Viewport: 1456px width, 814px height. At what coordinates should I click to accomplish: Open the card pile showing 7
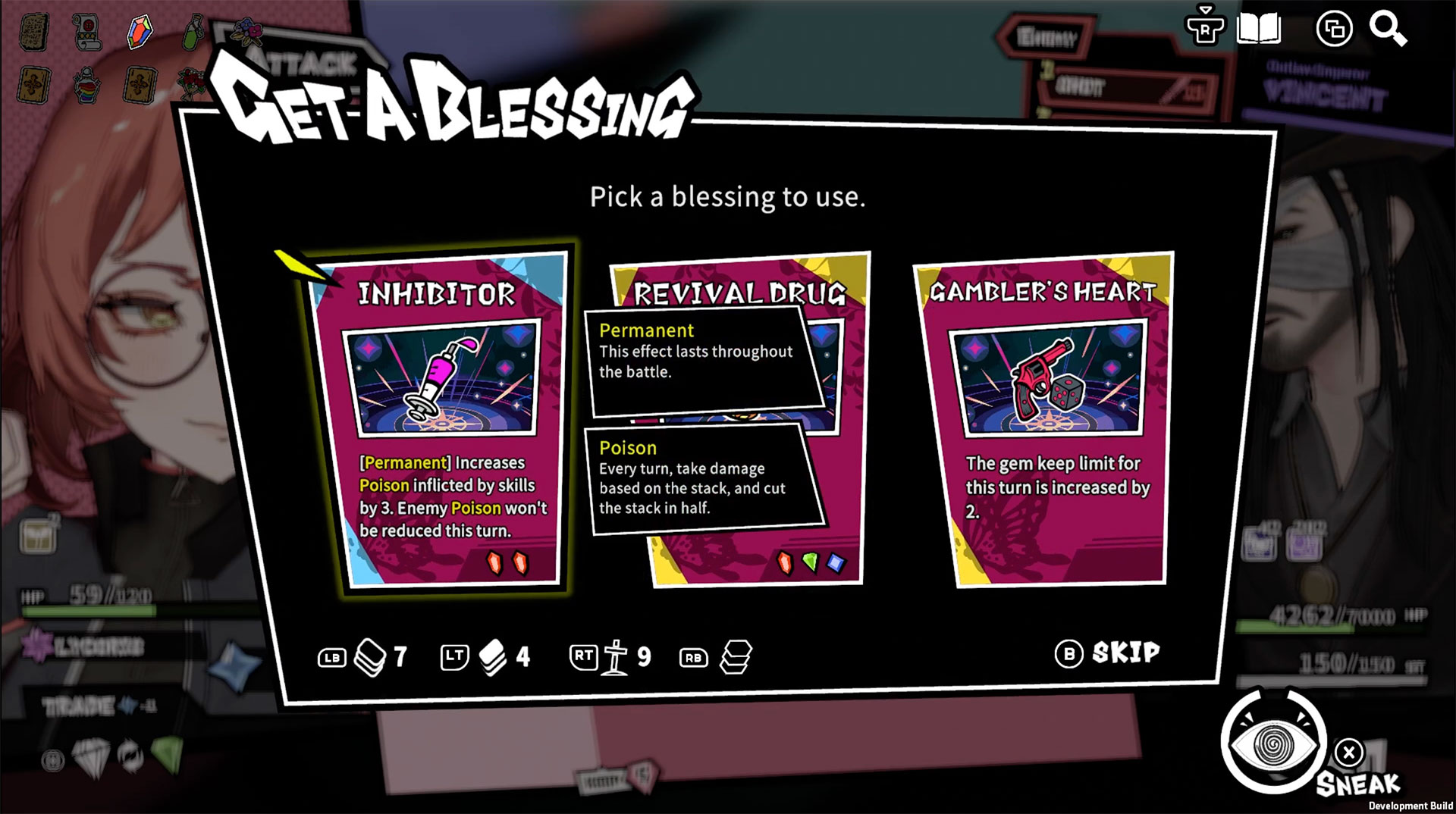(370, 656)
